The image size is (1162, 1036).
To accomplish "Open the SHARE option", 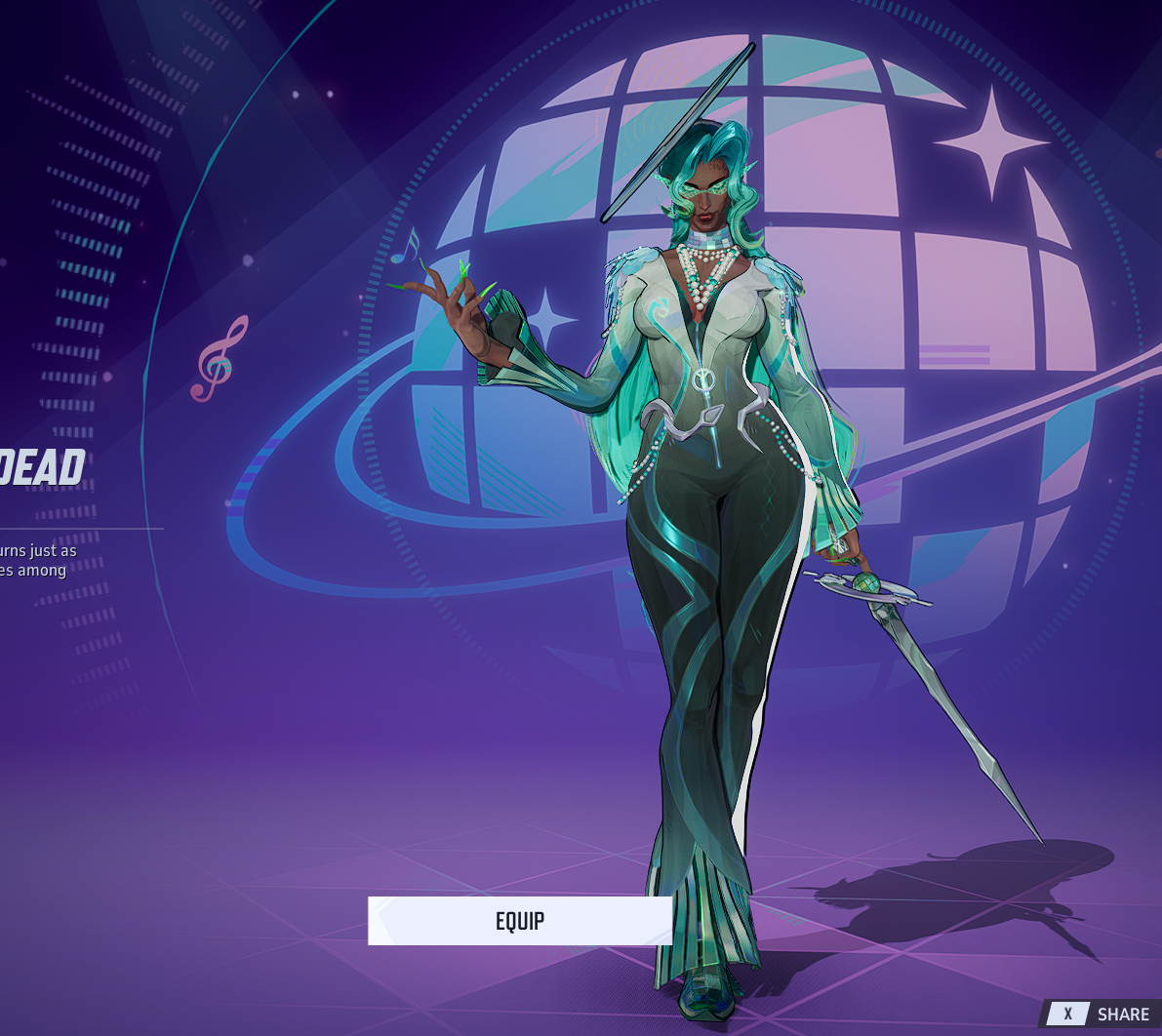I will click(x=1103, y=1015).
